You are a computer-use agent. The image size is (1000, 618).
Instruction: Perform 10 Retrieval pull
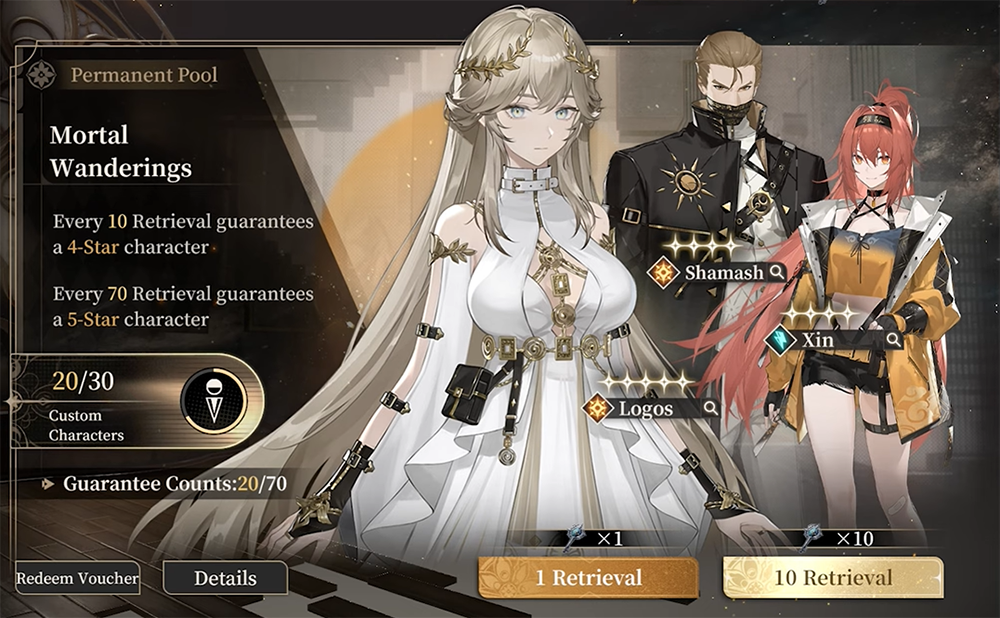click(832, 578)
